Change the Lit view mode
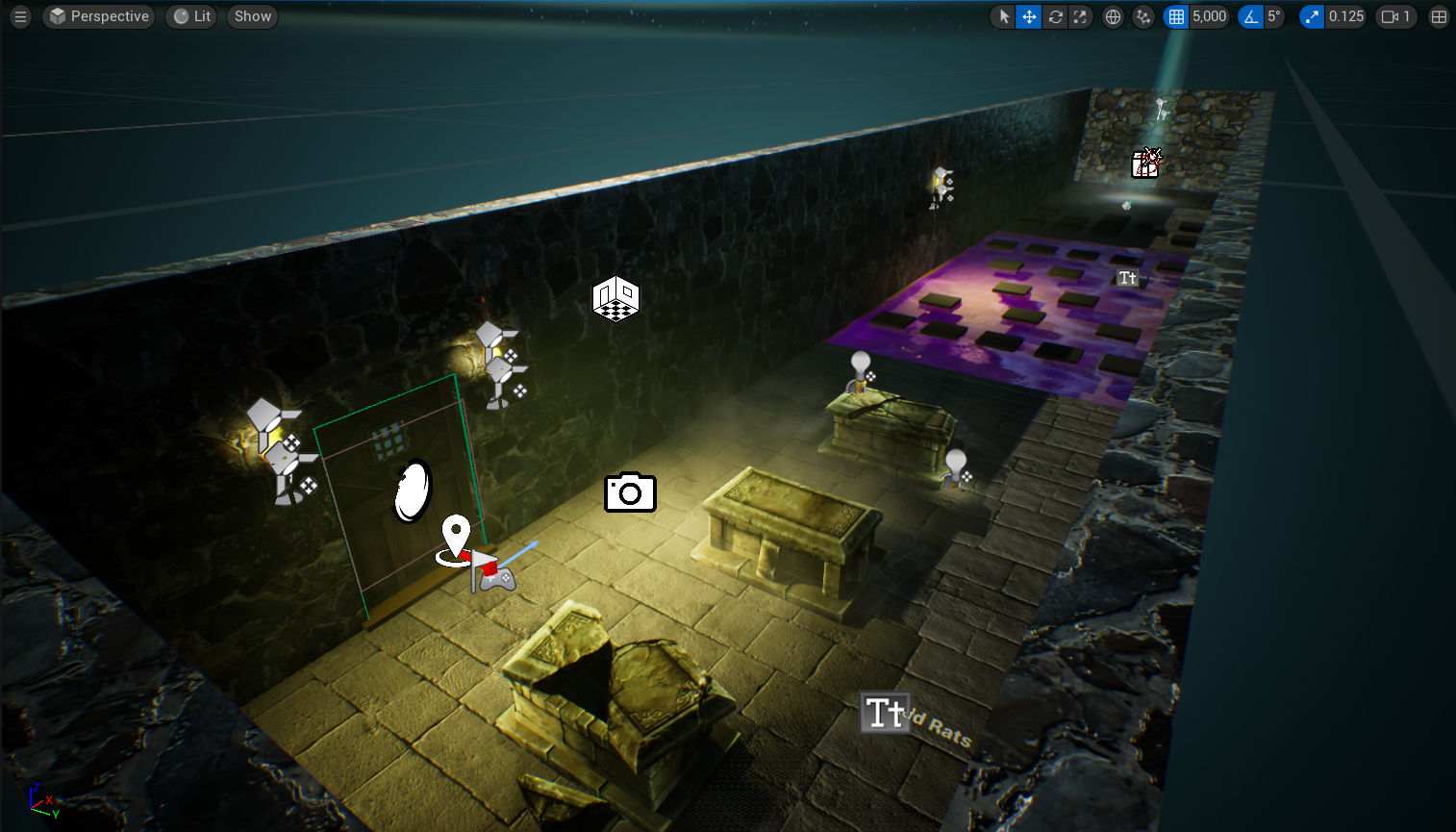1456x832 pixels. pyautogui.click(x=192, y=16)
